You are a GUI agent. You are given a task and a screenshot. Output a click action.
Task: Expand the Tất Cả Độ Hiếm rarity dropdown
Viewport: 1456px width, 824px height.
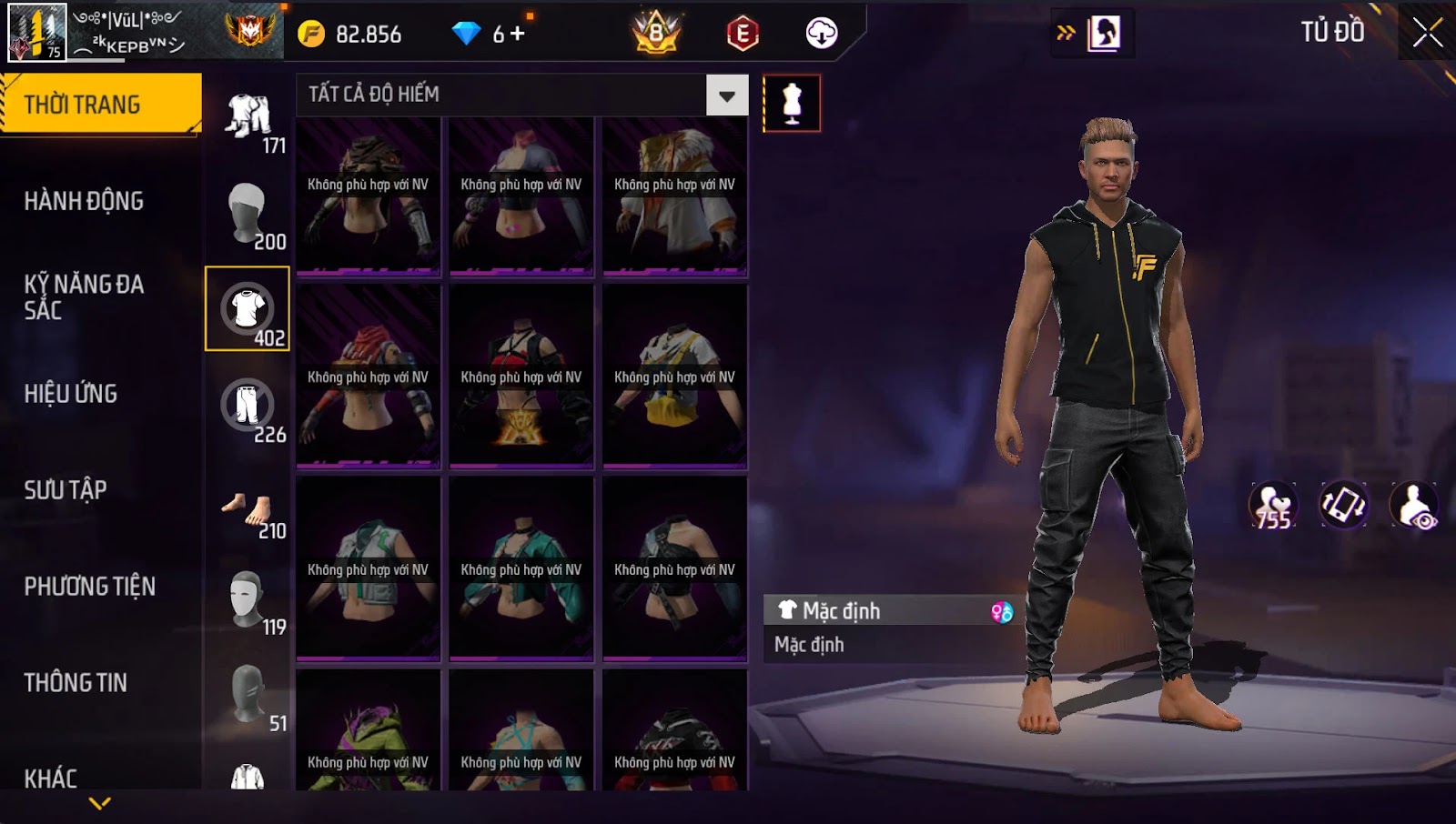[726, 95]
